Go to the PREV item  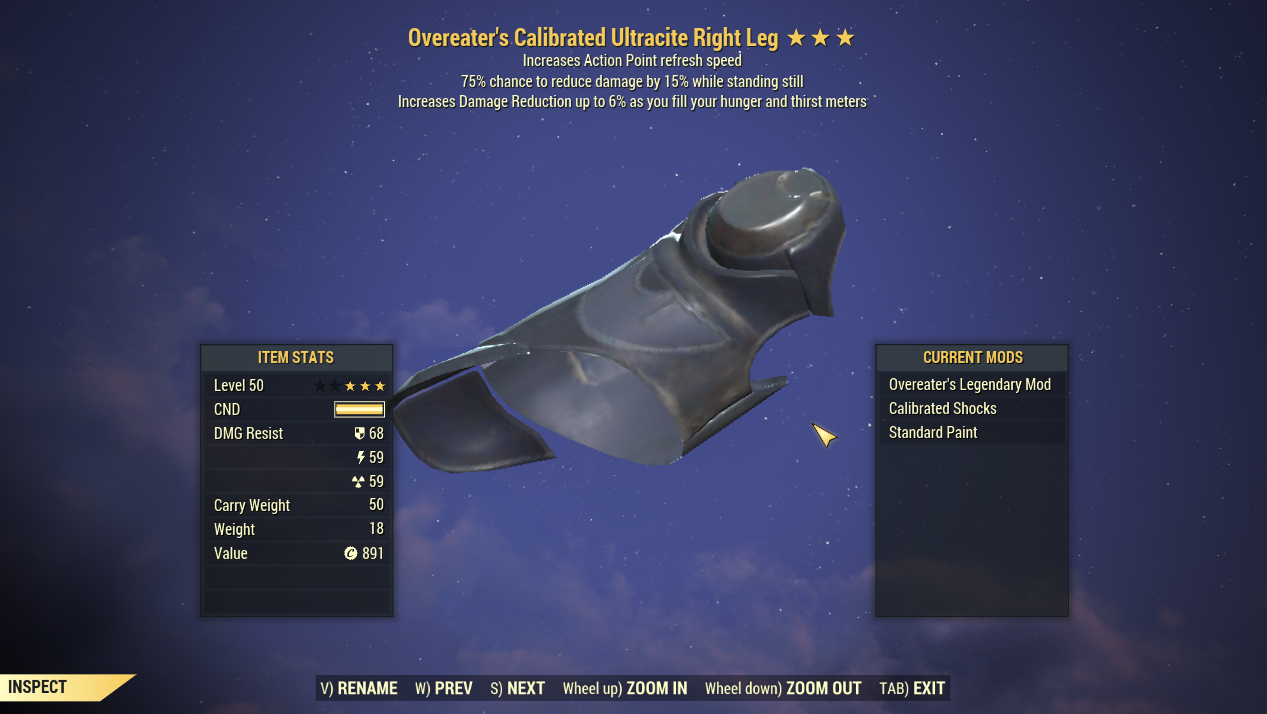coord(443,688)
